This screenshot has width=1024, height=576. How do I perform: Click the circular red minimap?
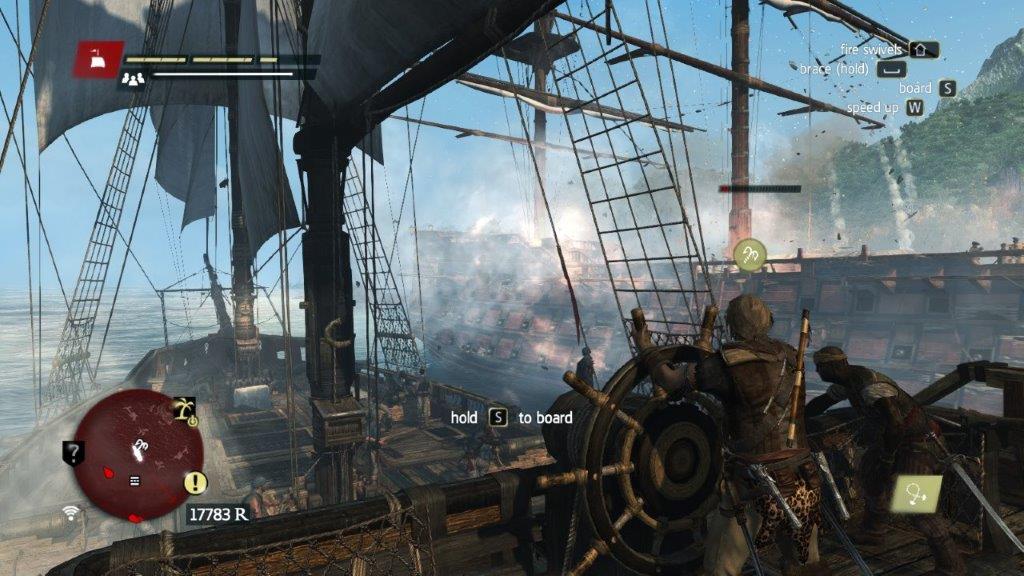[x=137, y=456]
